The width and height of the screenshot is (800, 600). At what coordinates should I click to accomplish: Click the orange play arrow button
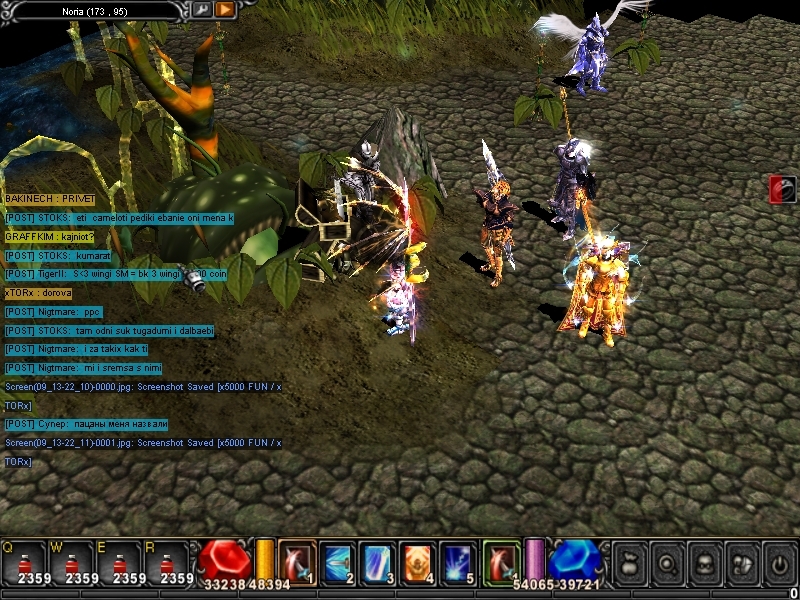point(224,10)
